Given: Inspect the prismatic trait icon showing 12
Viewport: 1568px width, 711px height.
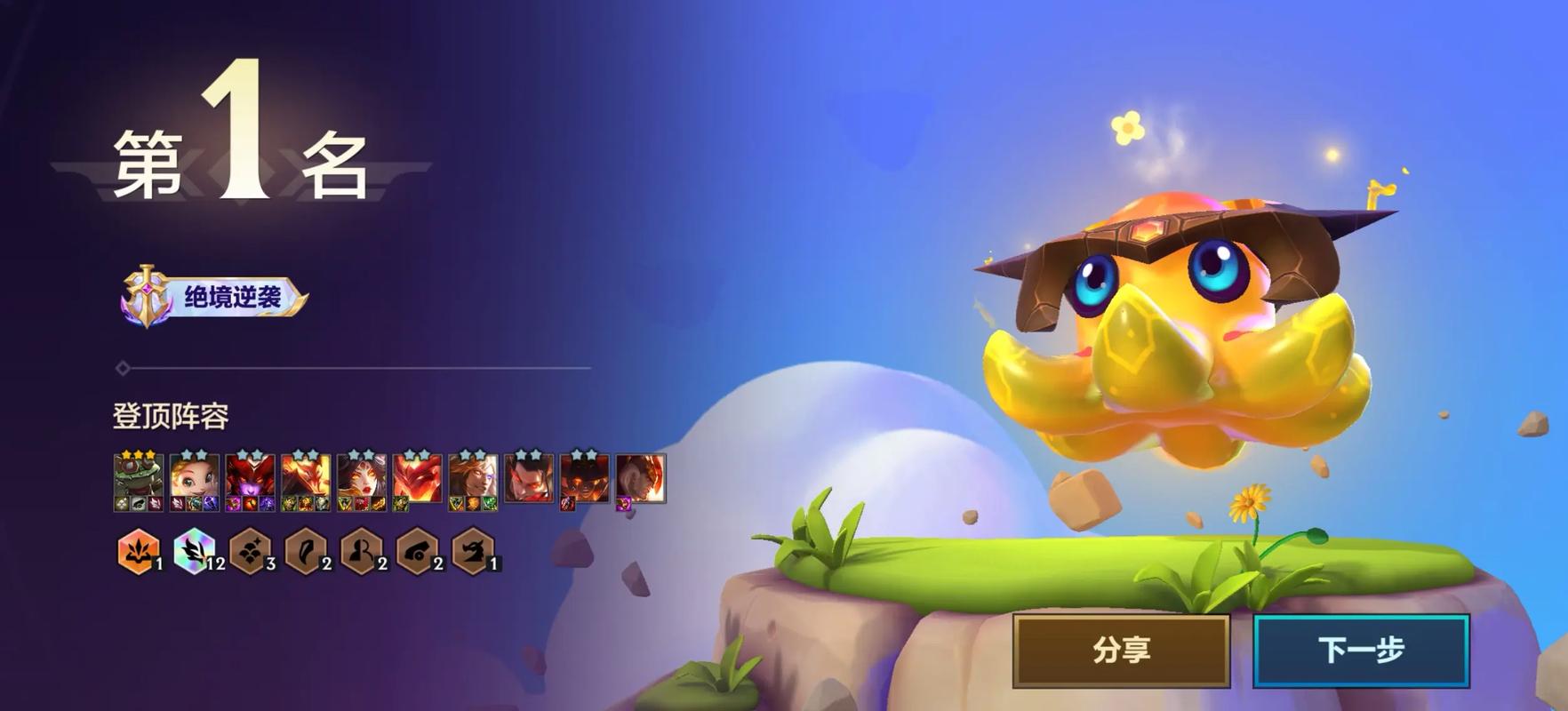Looking at the screenshot, I should [195, 551].
